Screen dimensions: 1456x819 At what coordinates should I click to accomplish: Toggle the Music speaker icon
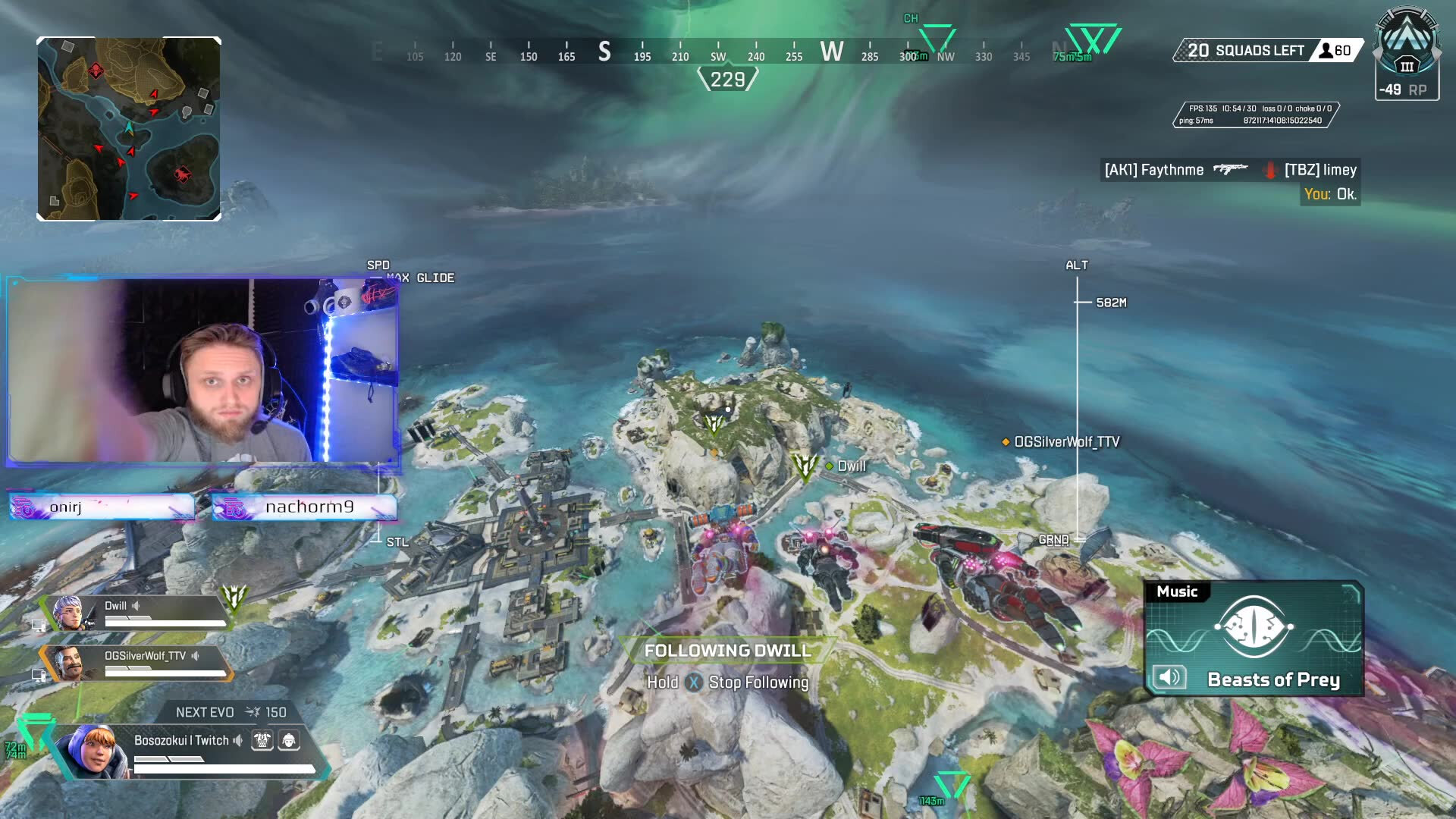coord(1169,677)
